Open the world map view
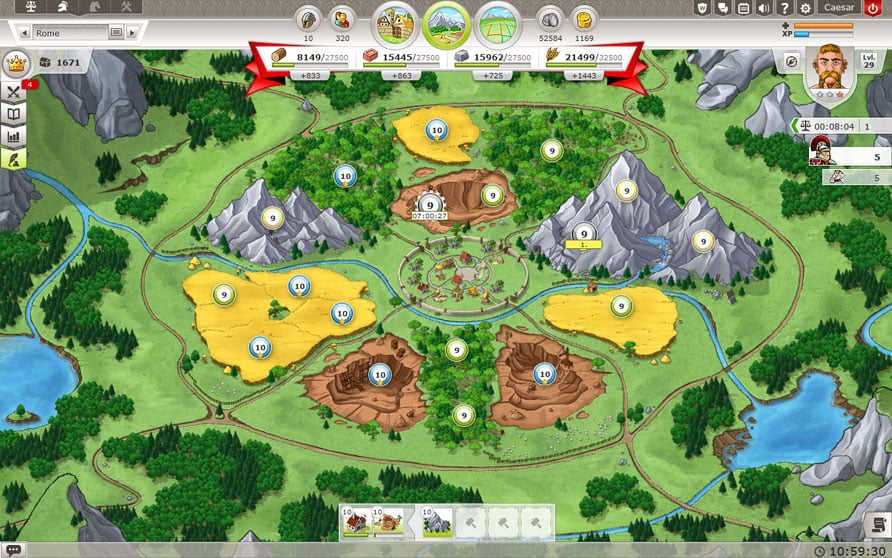This screenshot has width=892, height=558. (498, 22)
